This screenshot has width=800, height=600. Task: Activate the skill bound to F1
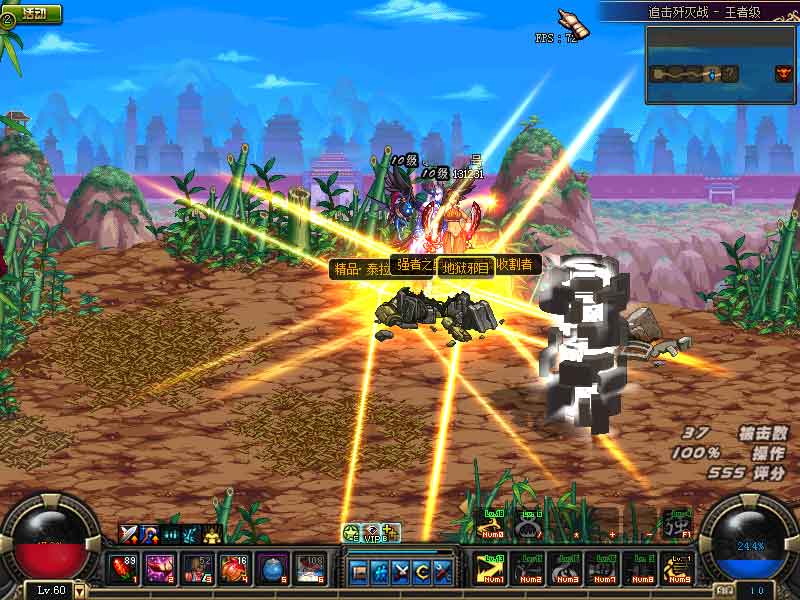click(x=678, y=523)
